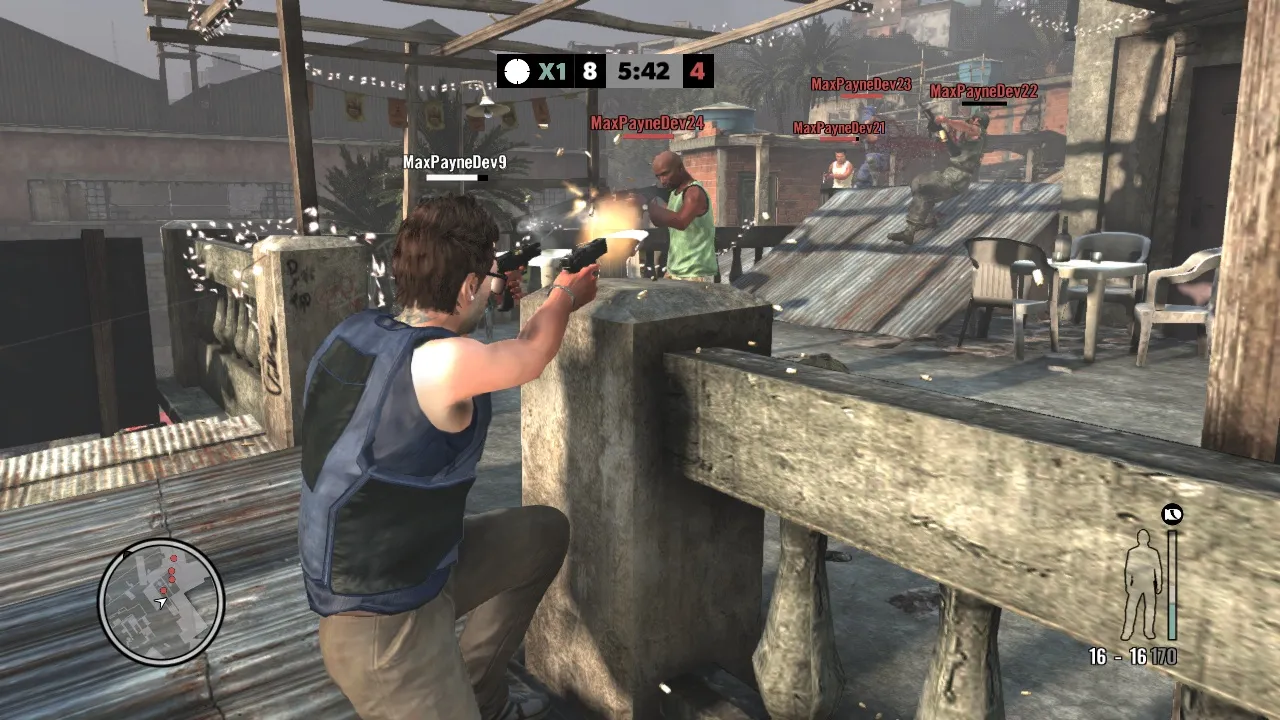Select the stopwatch icon above the adrenaline meter
Screen dimensions: 1280x720
(1172, 515)
